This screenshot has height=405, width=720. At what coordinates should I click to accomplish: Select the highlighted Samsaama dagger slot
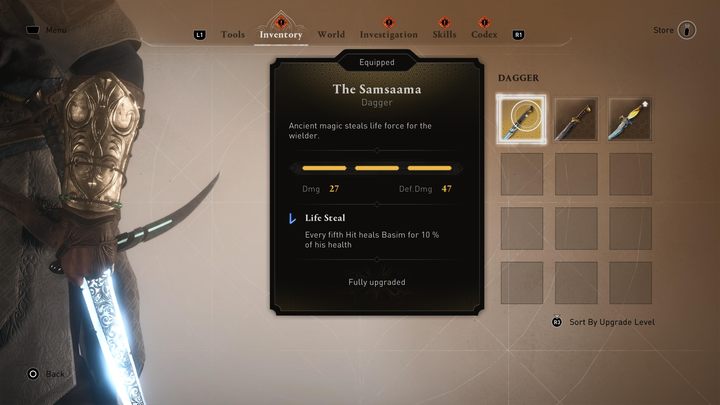tap(521, 119)
